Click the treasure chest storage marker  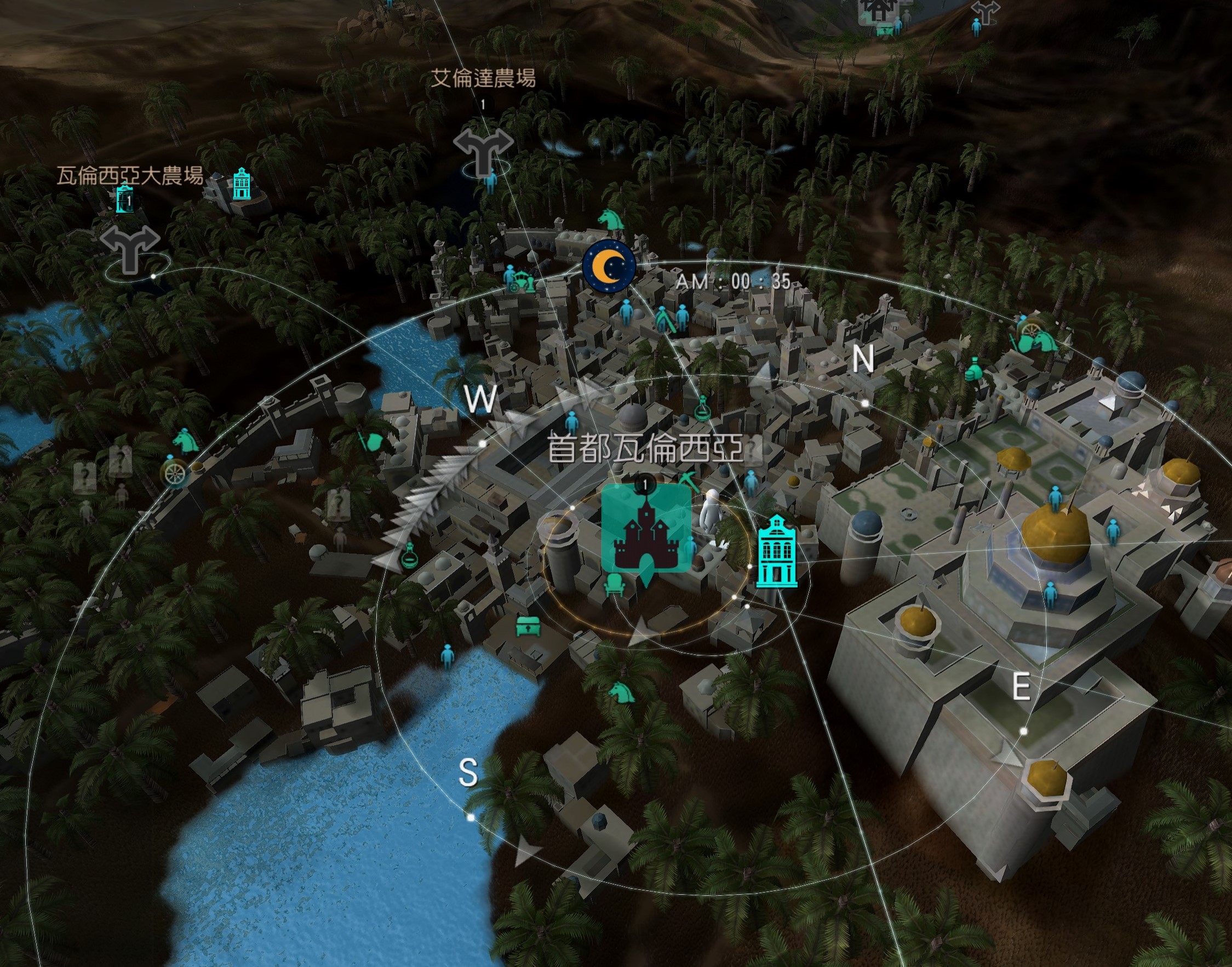click(x=528, y=626)
